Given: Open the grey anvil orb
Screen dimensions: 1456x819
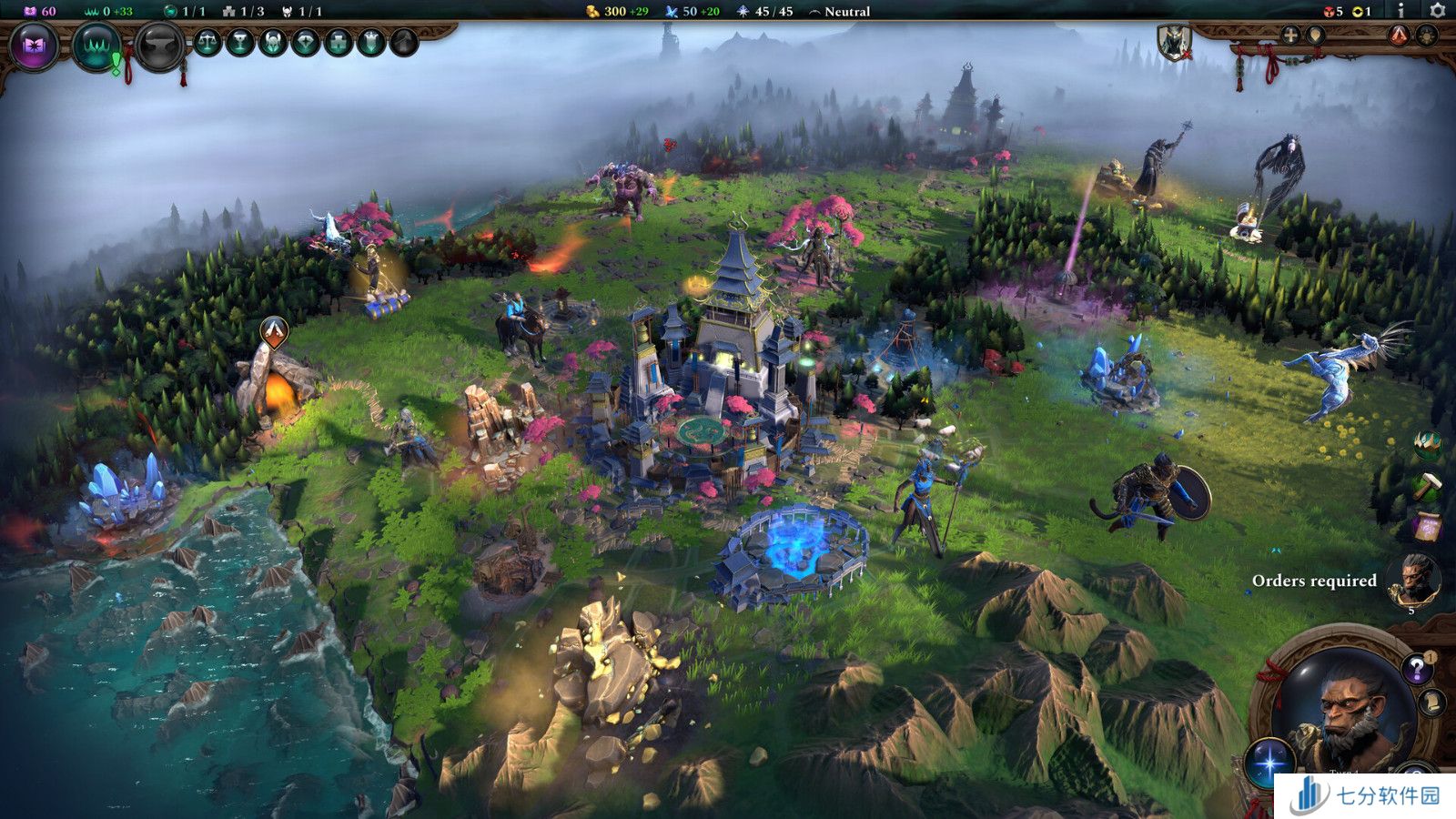Looking at the screenshot, I should 159,45.
